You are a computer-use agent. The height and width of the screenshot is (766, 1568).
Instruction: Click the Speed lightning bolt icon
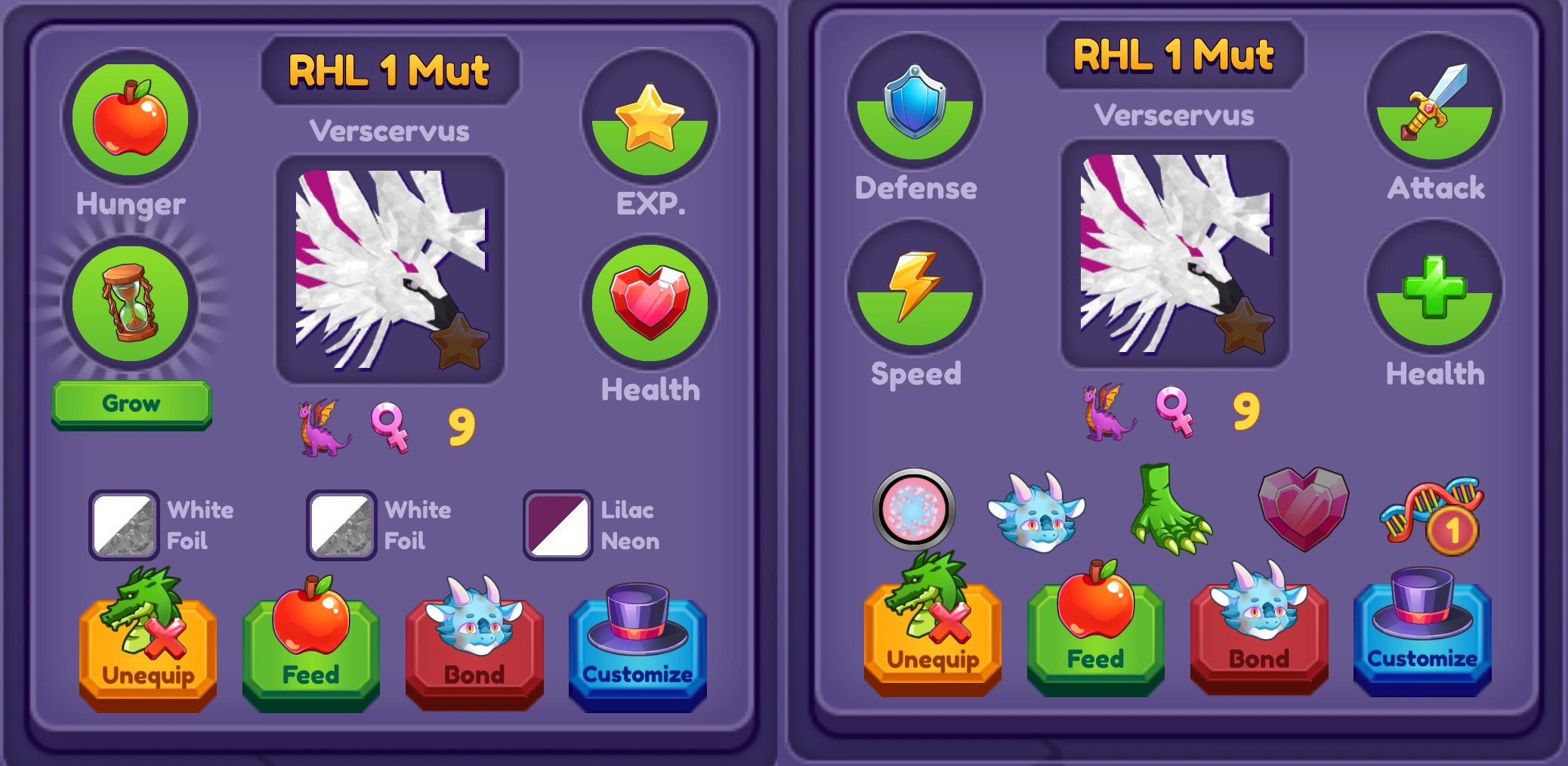(x=914, y=291)
